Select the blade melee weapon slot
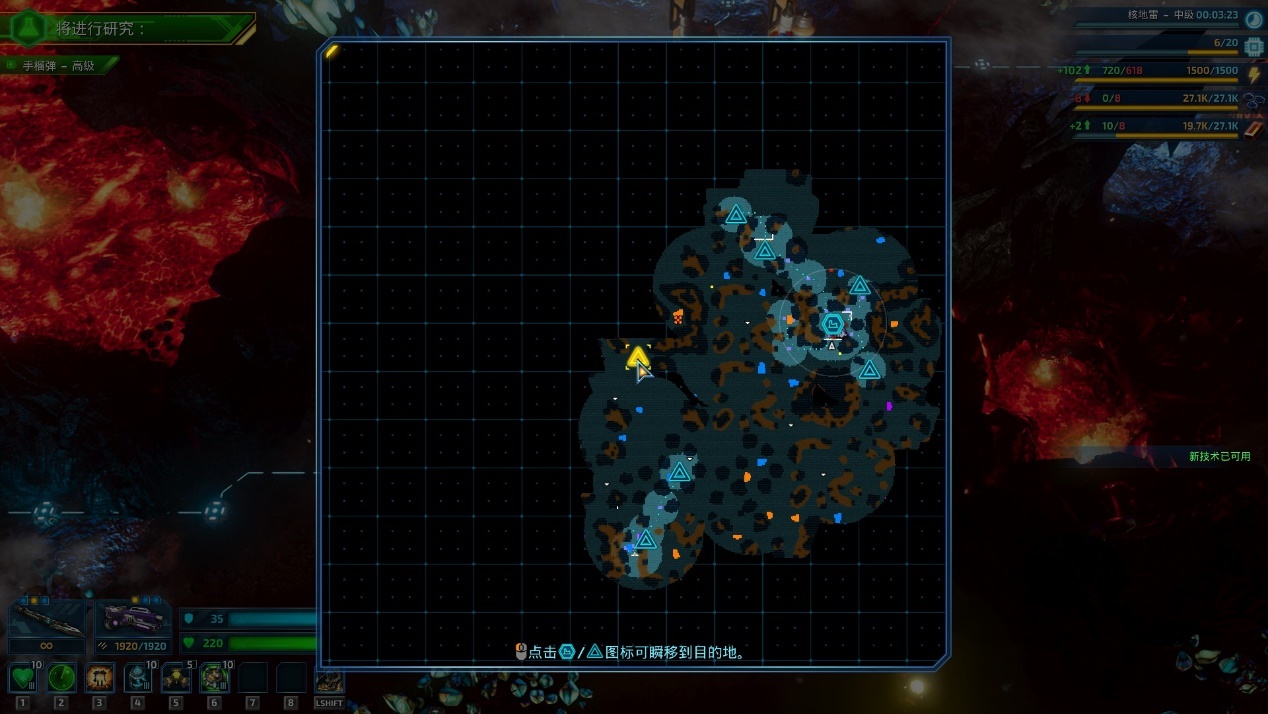 click(46, 619)
